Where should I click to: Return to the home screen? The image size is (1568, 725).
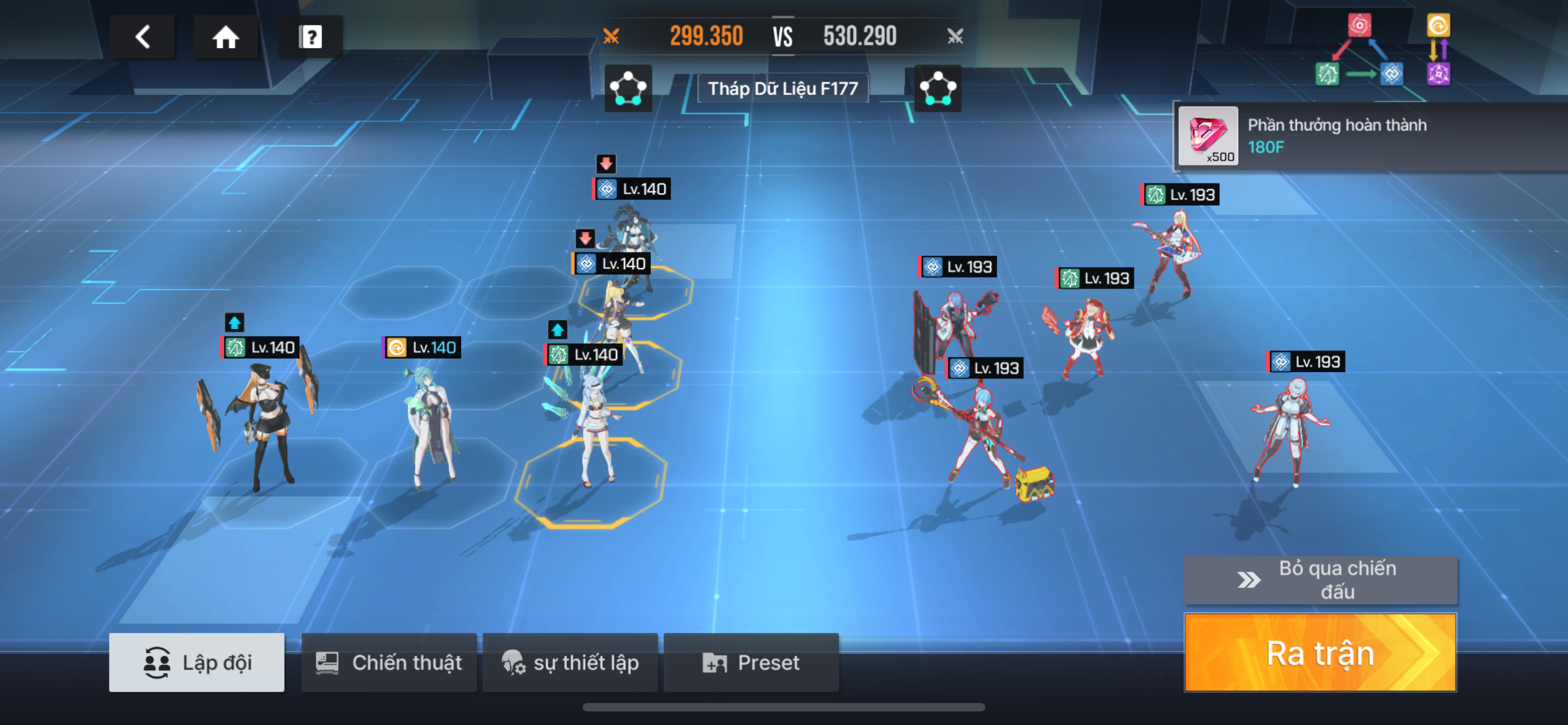(225, 37)
